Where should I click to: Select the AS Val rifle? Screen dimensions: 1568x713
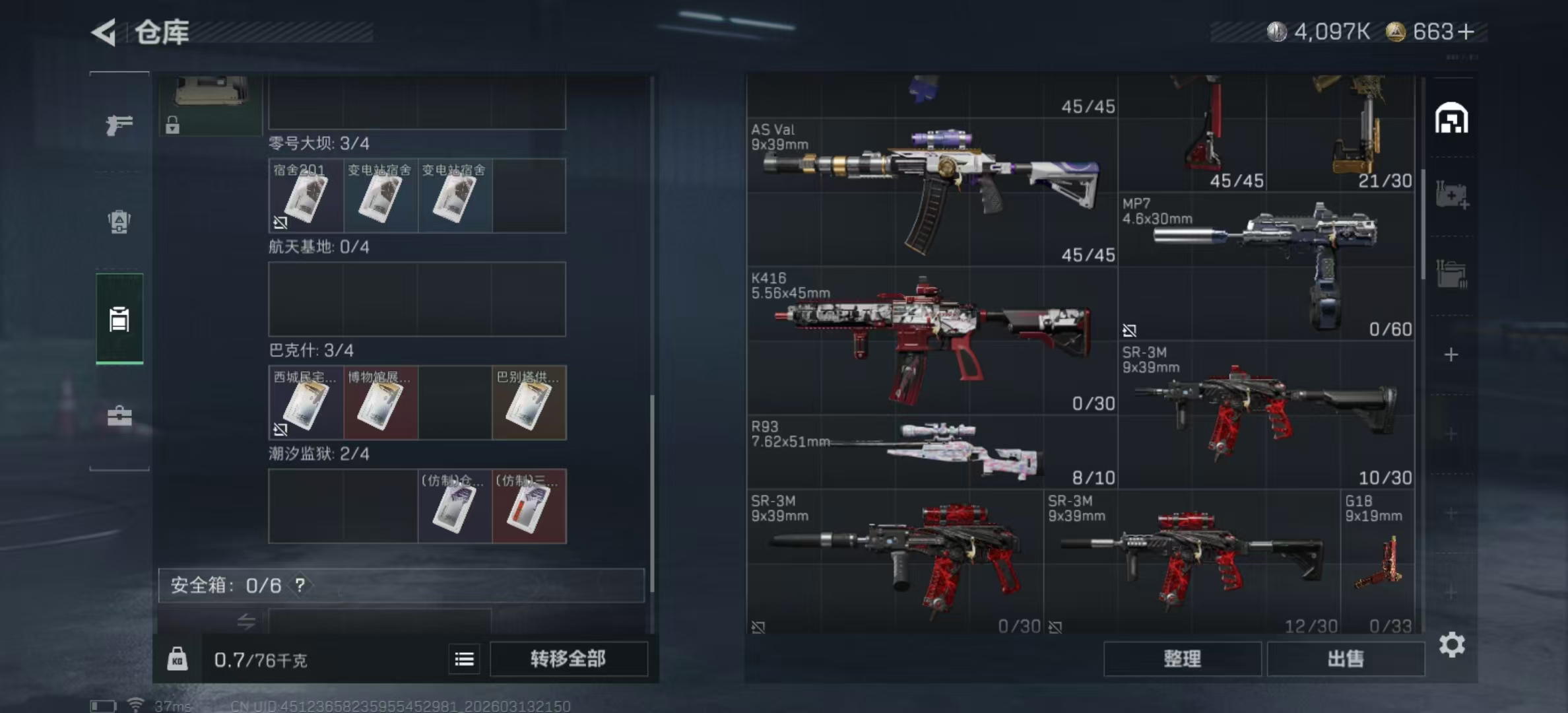[x=931, y=191]
